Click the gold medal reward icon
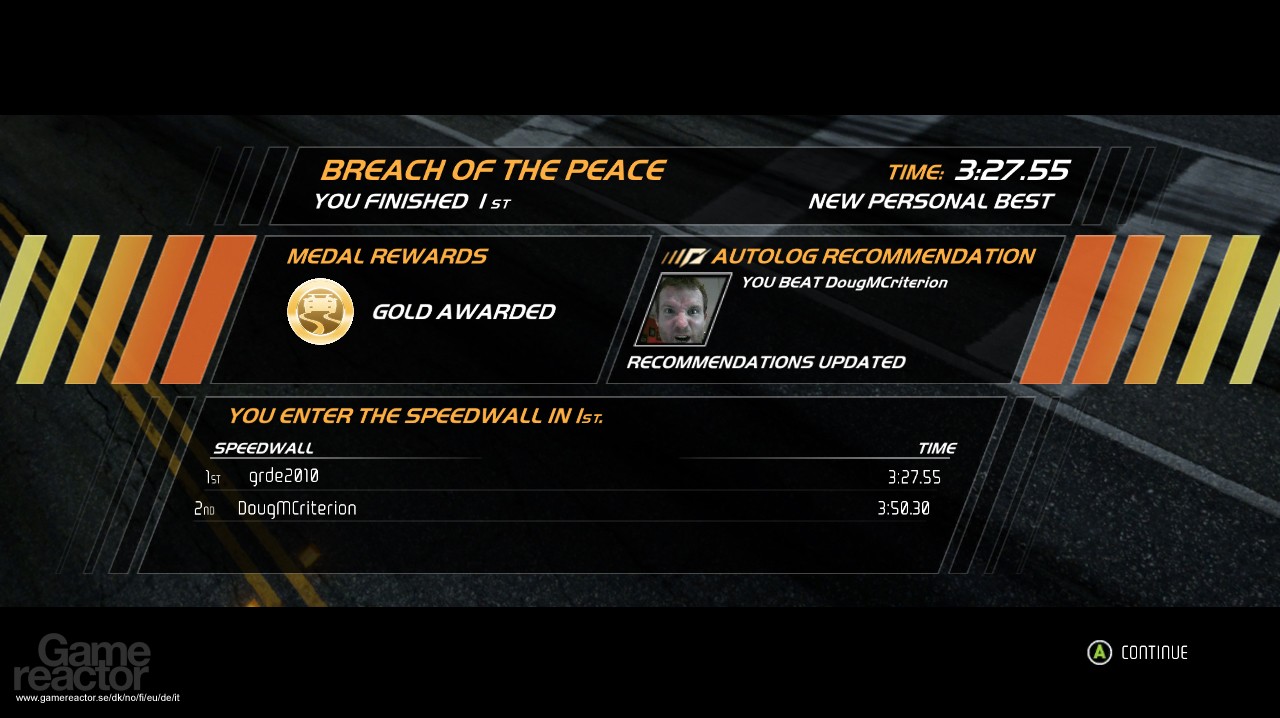 click(320, 311)
